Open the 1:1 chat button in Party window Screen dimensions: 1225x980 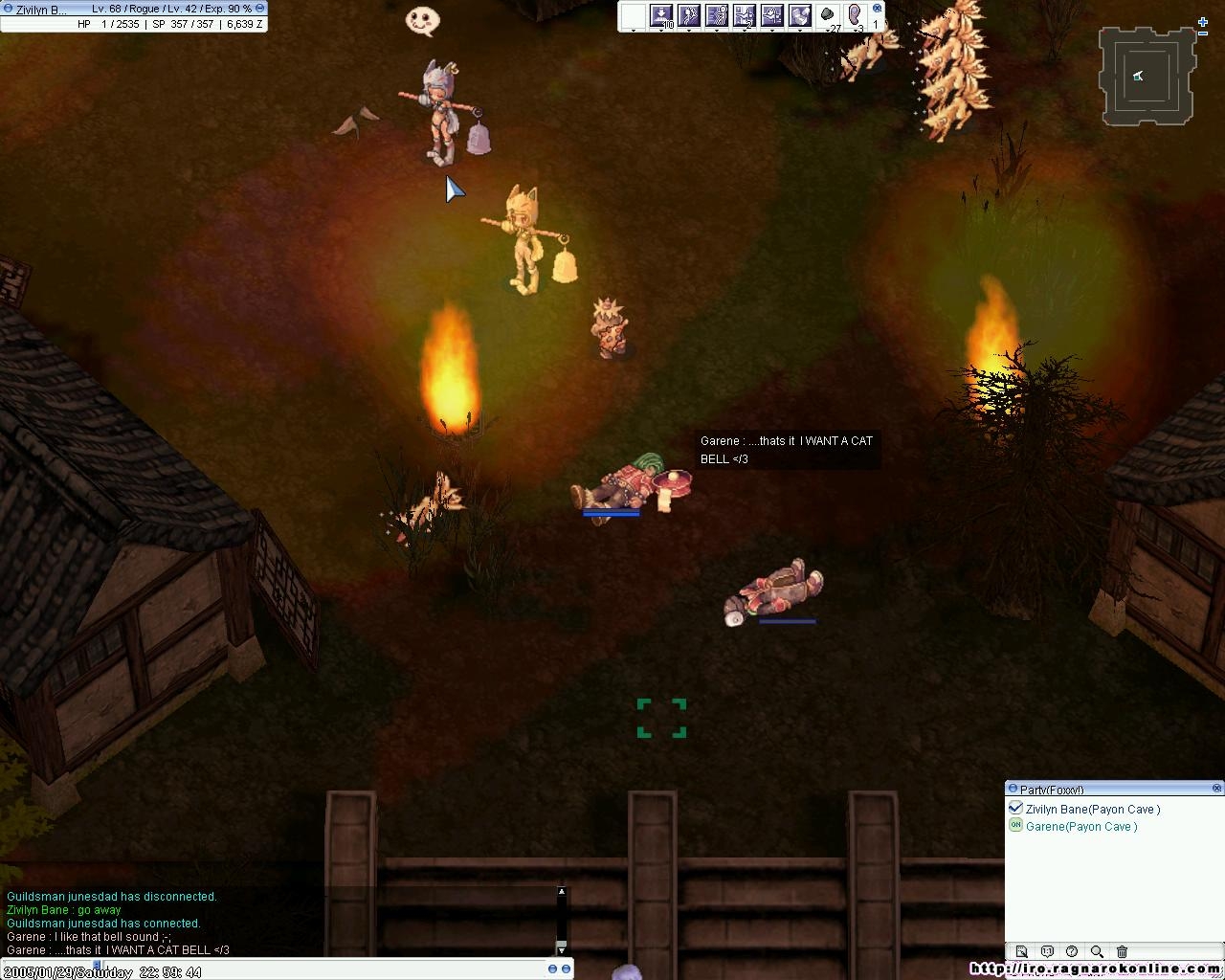click(x=1047, y=951)
